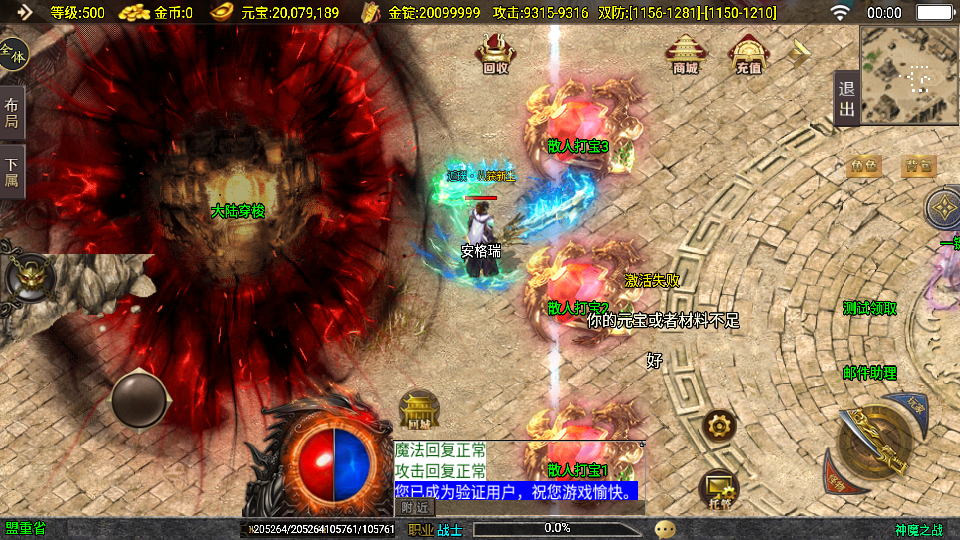Select the 玩家 player target mode

(x=916, y=405)
